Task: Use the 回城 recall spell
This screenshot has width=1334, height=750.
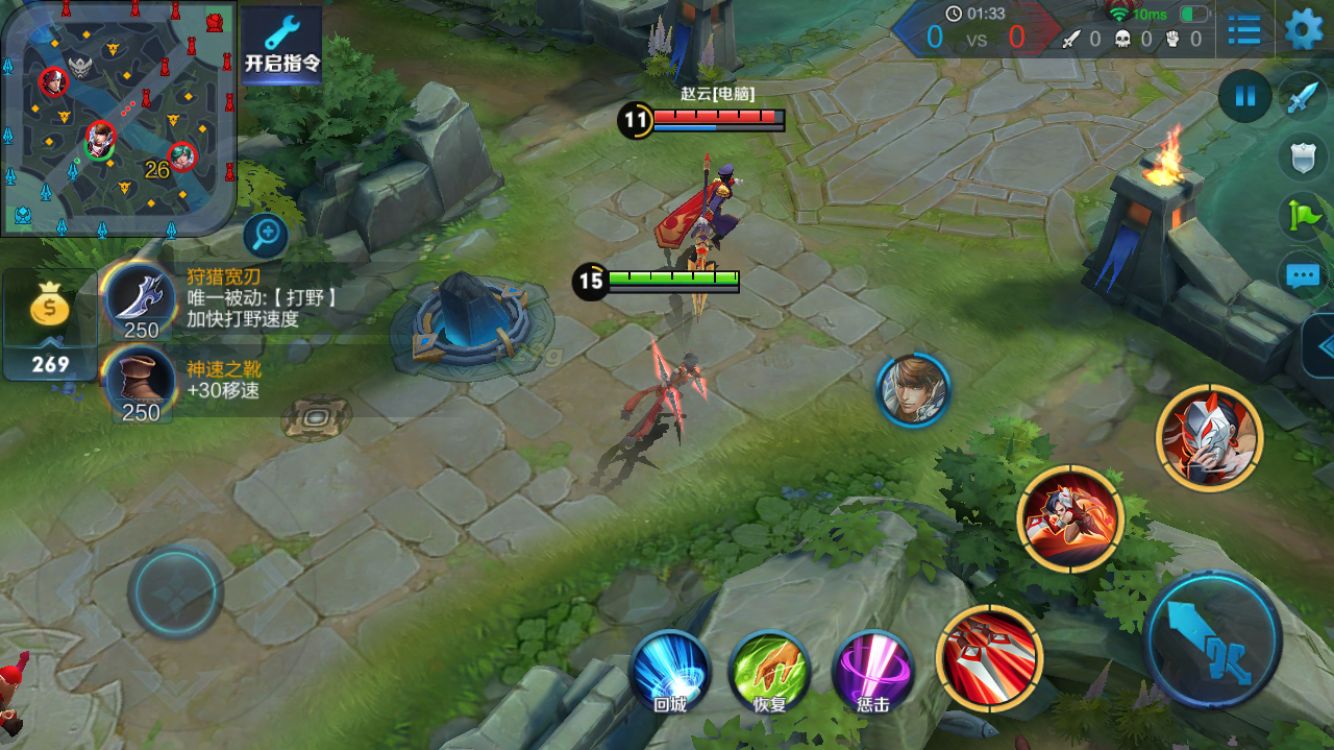Action: pyautogui.click(x=670, y=671)
